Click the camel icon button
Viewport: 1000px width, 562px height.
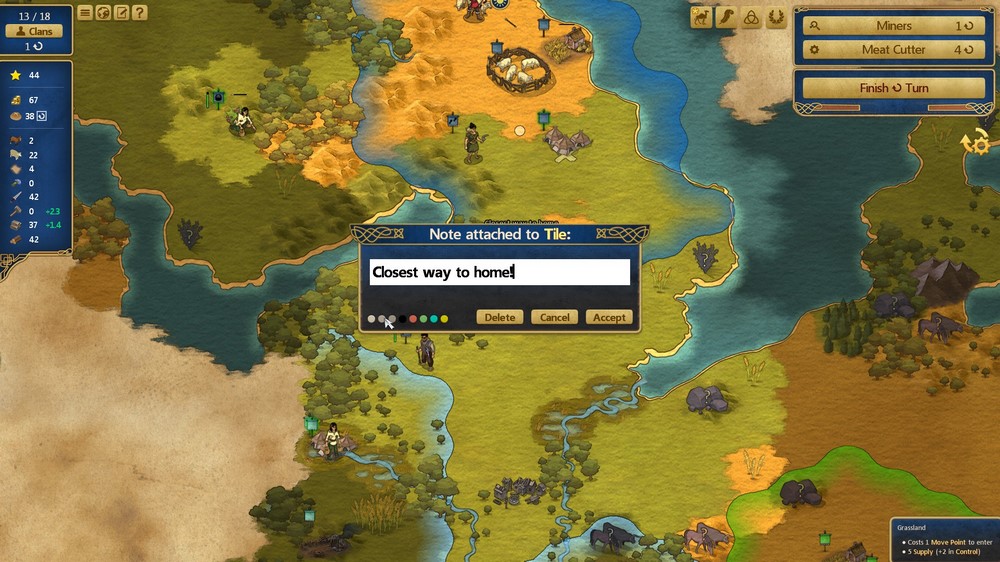tap(701, 17)
